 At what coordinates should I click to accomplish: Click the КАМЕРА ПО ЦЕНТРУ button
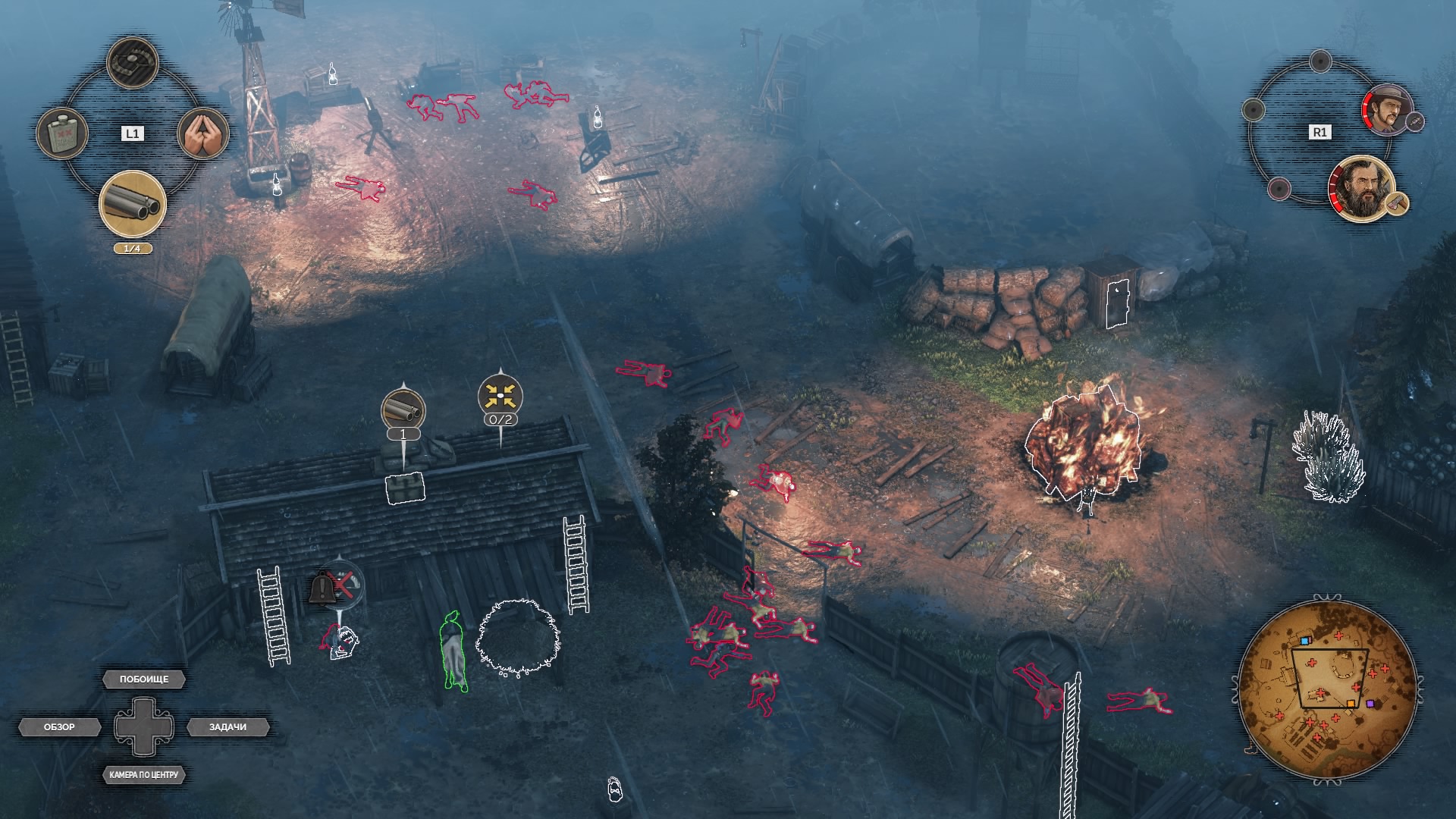coord(143,775)
